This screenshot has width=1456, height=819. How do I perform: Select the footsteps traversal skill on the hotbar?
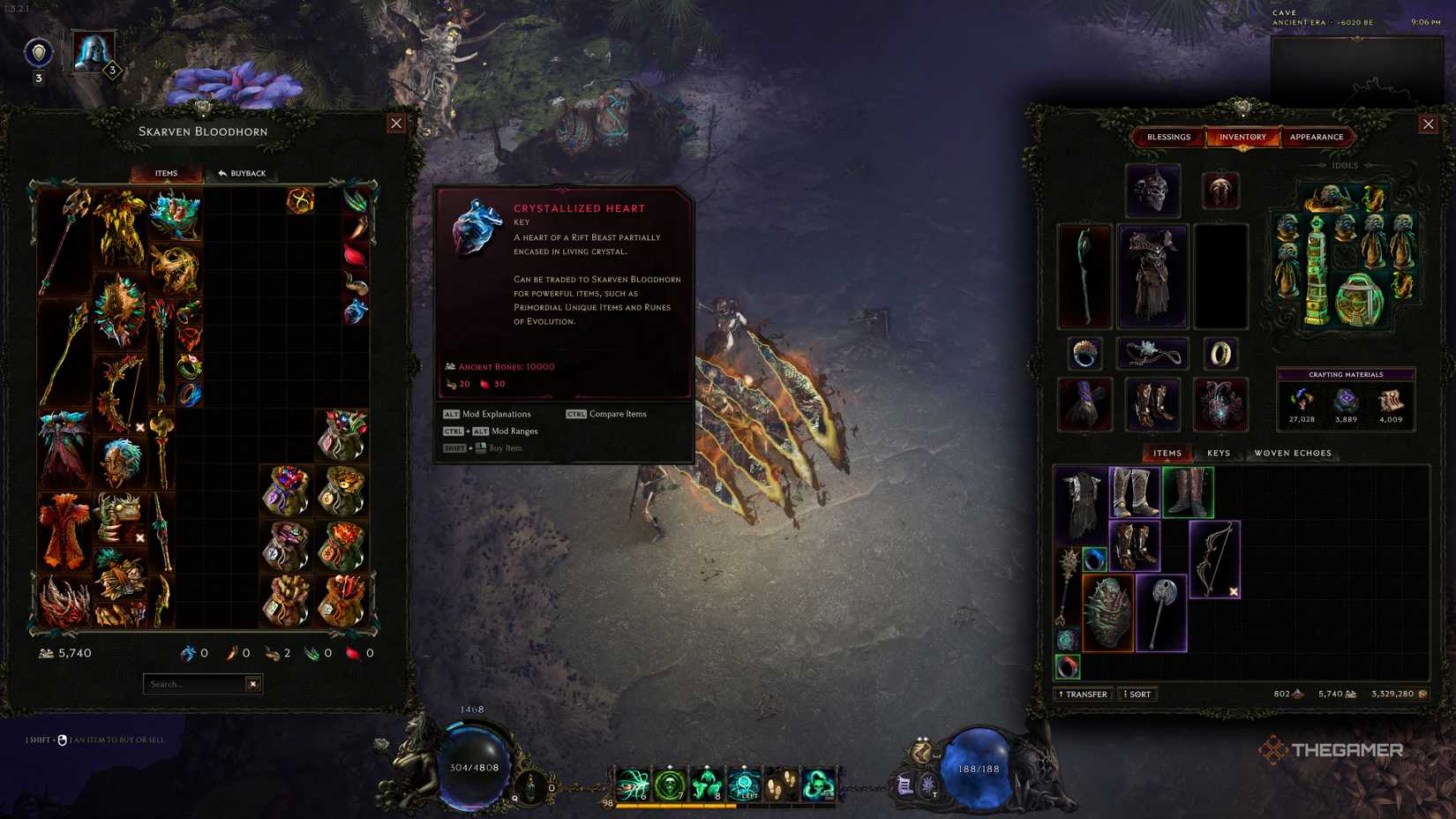[x=782, y=784]
